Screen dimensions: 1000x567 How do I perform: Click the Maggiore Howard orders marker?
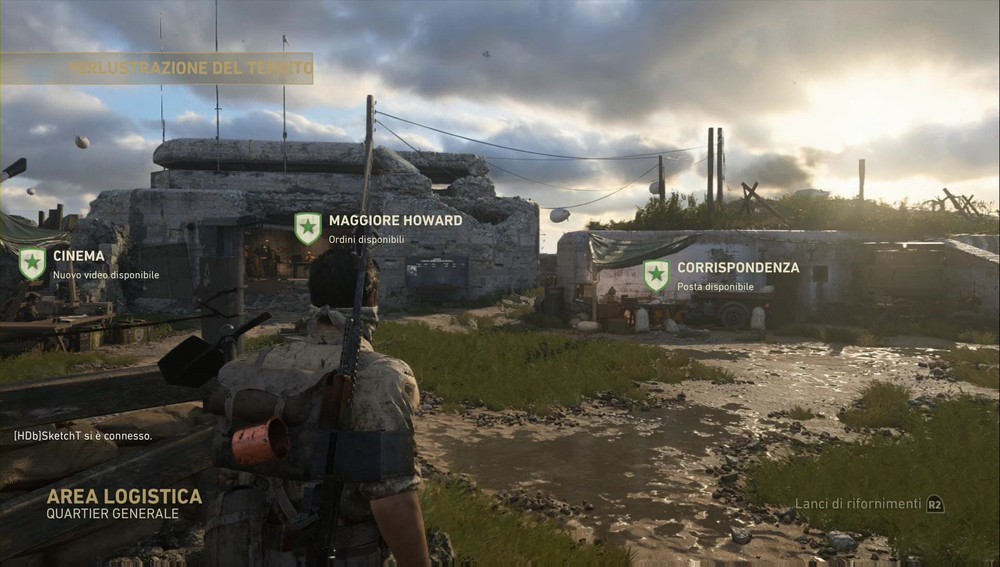point(308,228)
